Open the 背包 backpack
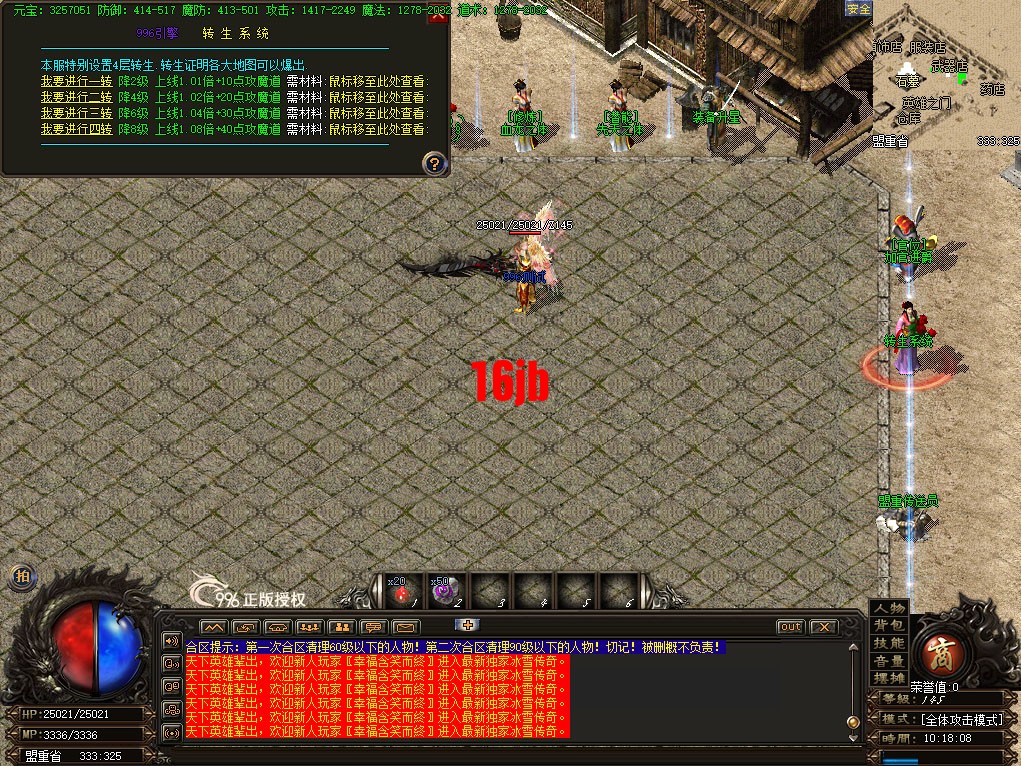 [888, 625]
